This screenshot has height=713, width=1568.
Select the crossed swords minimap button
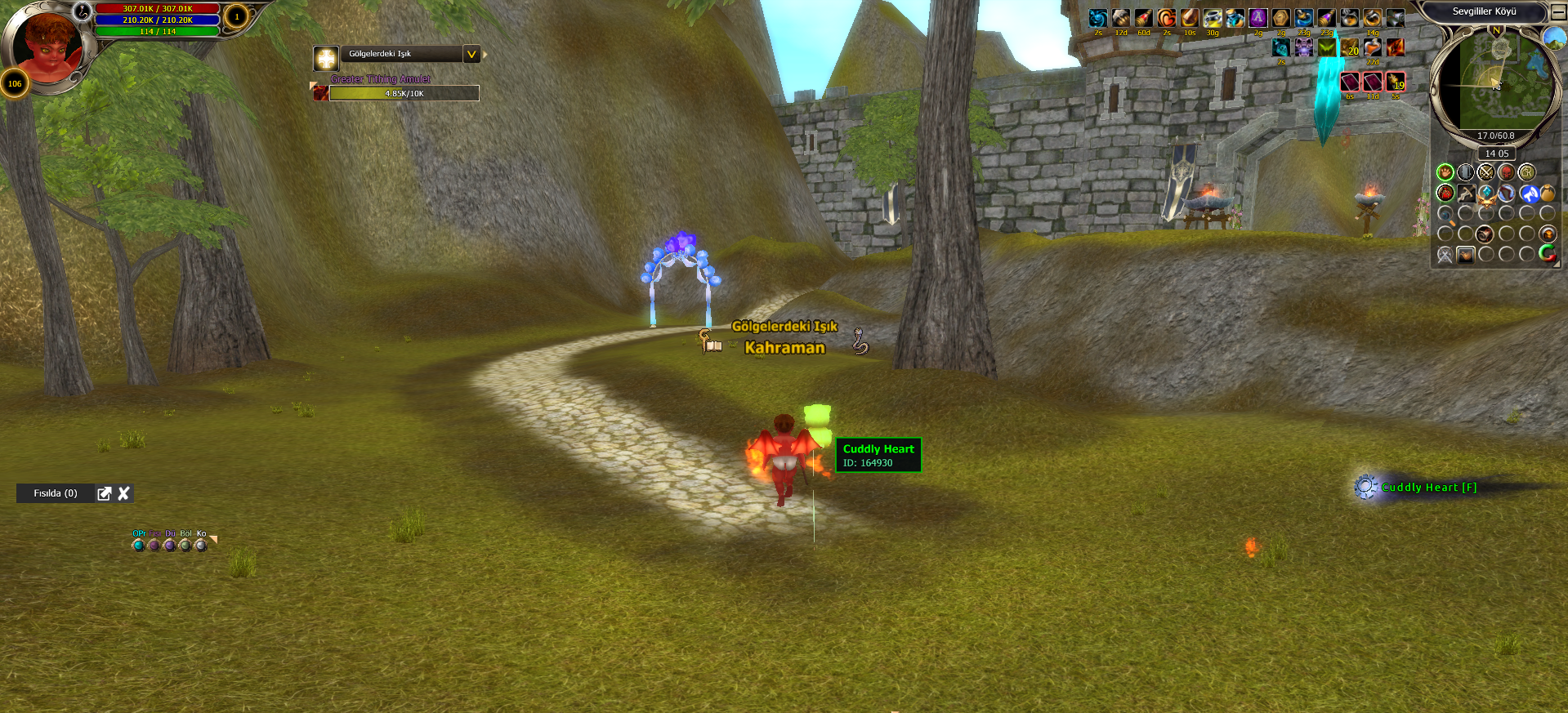point(1485,172)
